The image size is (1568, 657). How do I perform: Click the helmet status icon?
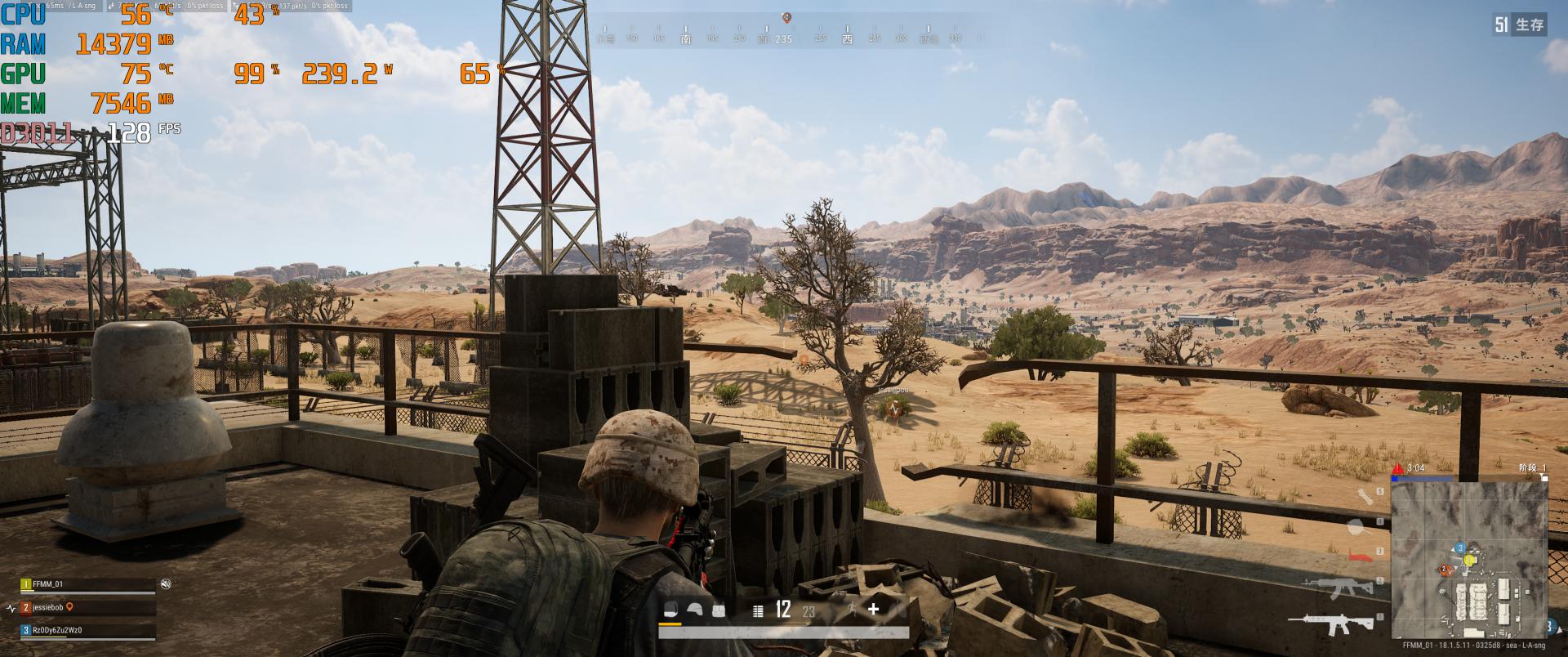pos(695,610)
